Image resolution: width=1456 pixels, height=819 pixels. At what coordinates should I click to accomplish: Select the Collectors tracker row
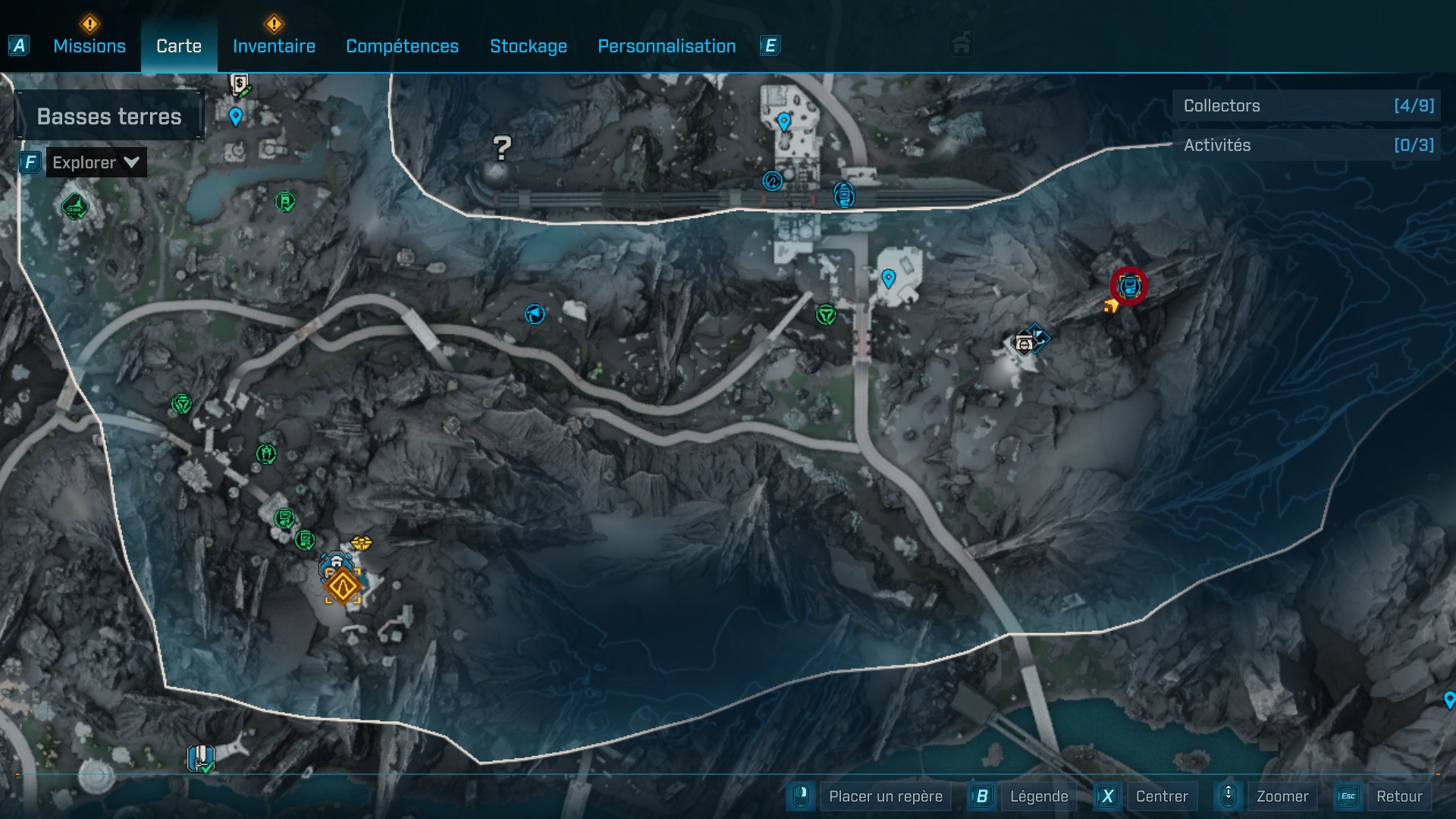point(1306,106)
